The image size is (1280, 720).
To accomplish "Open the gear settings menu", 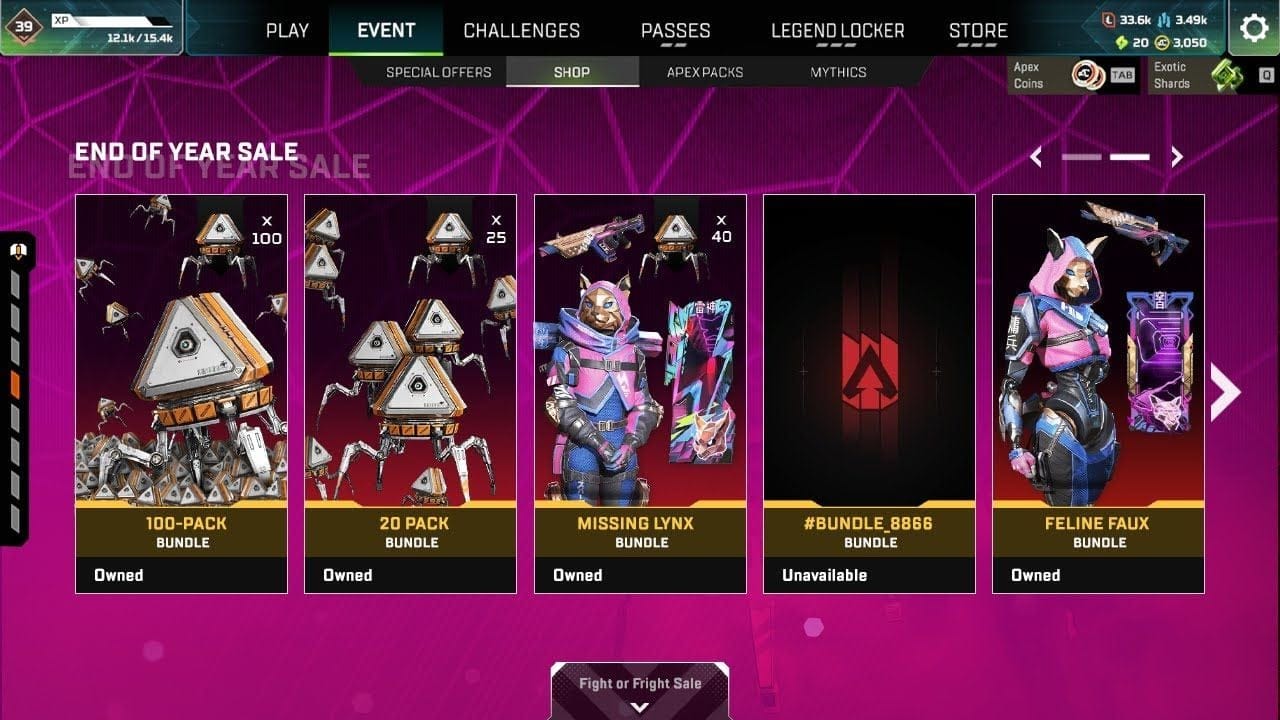I will (x=1254, y=28).
